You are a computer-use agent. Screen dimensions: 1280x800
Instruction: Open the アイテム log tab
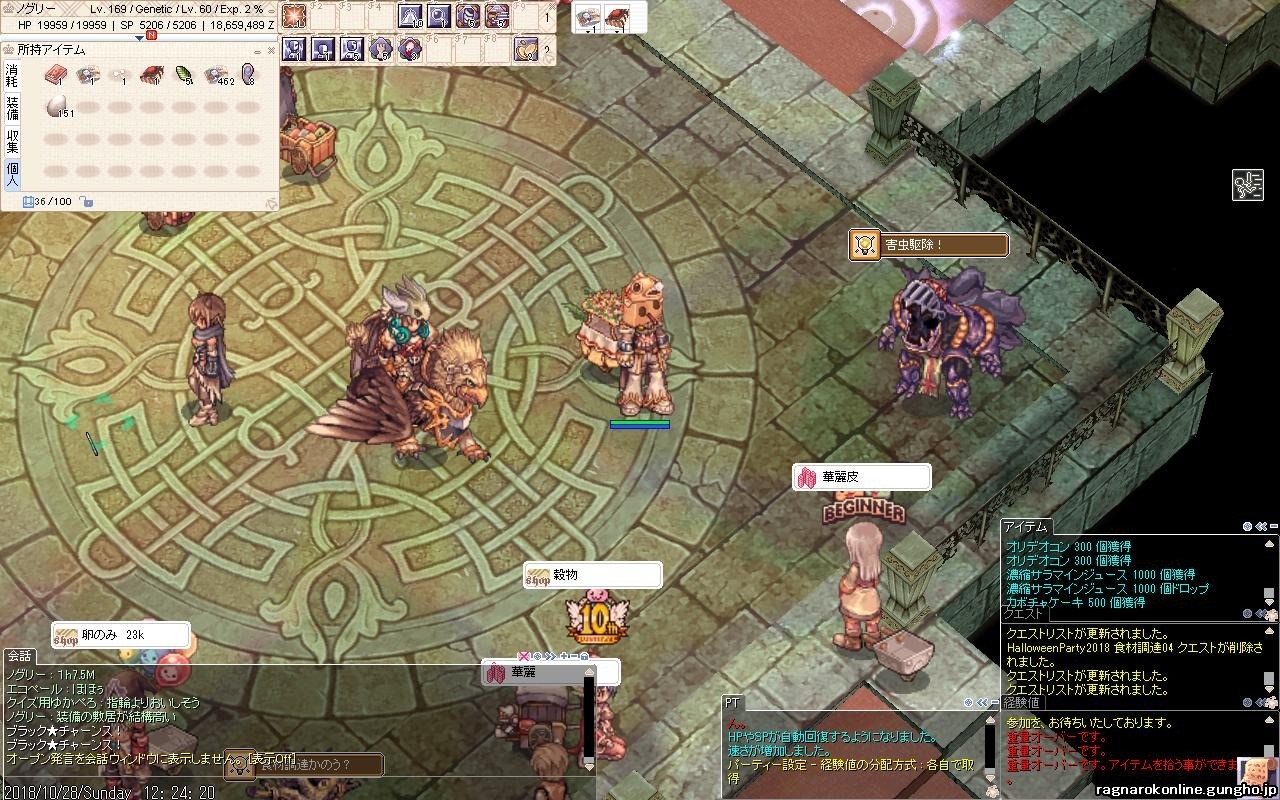click(x=1025, y=527)
